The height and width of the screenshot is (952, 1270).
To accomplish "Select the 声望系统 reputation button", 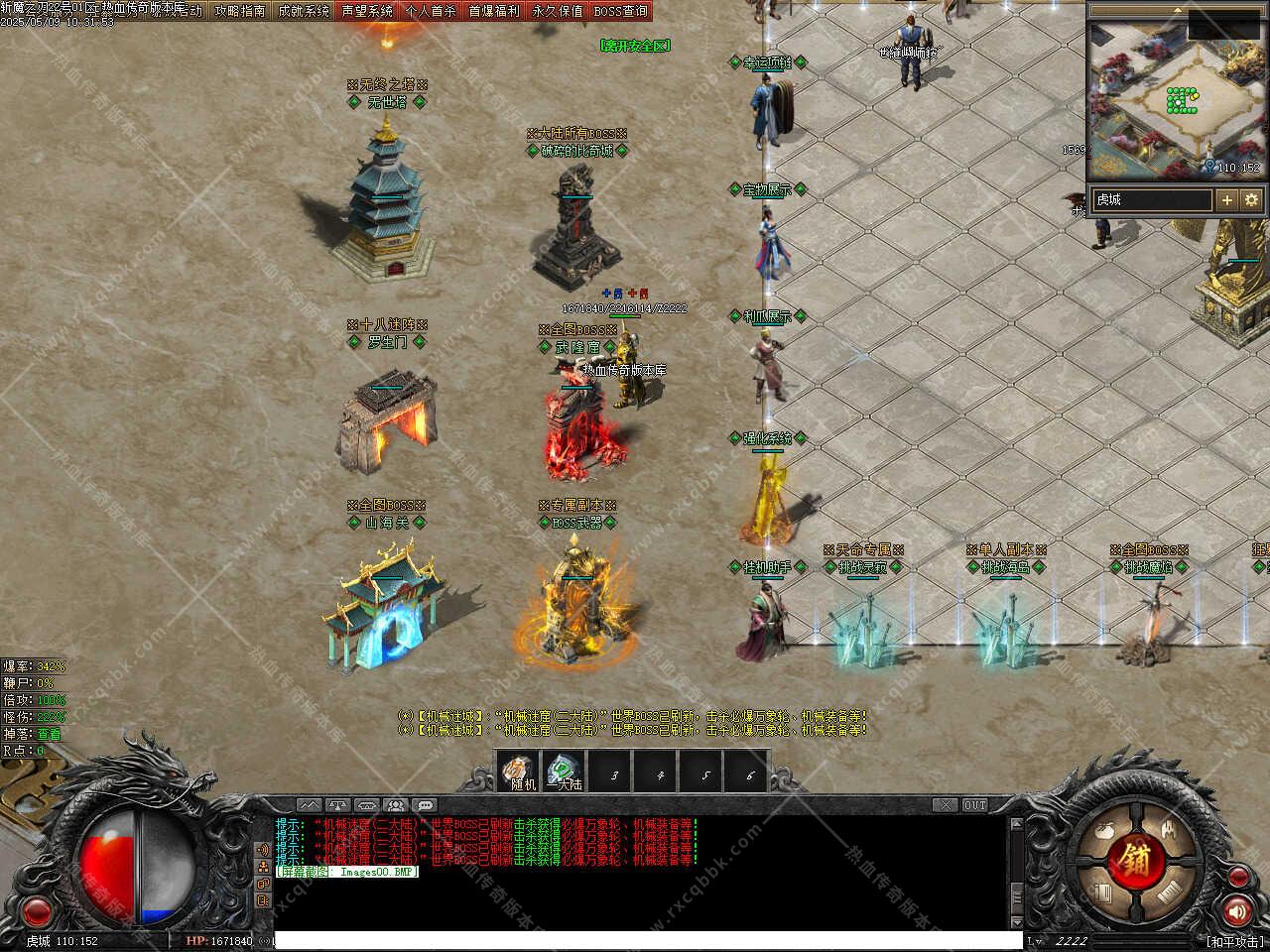I will [x=367, y=11].
